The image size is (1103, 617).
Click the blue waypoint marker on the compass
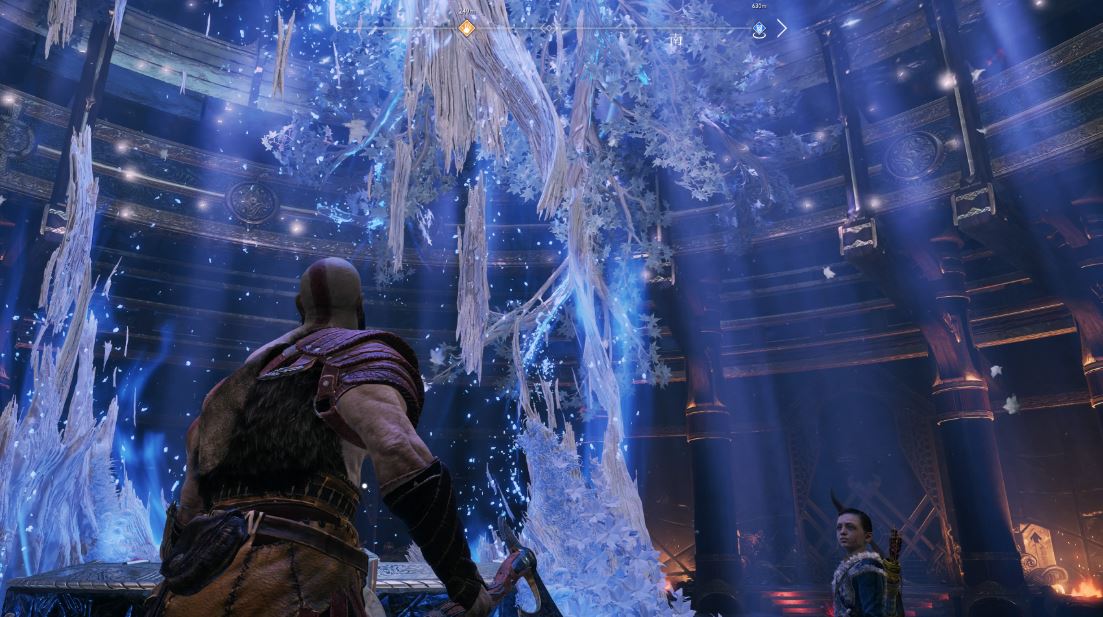pos(759,30)
